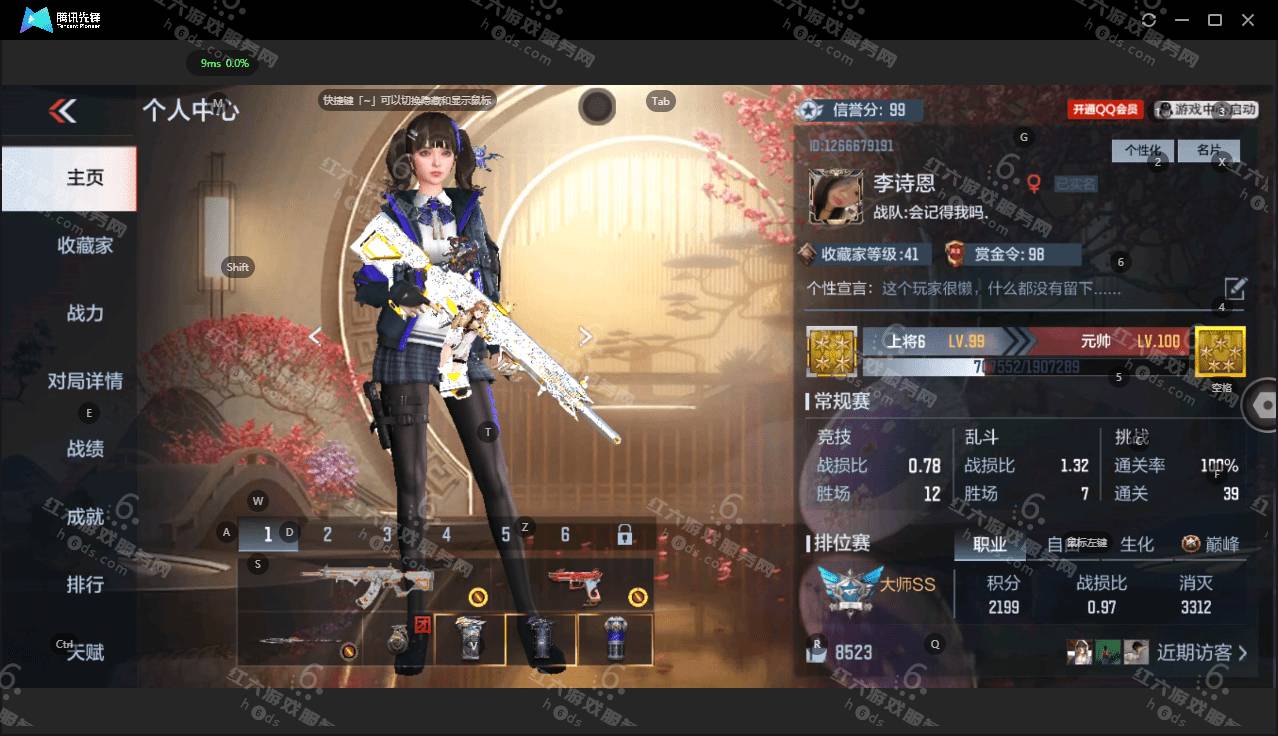Switch ranked stats to 生化 tab

coord(1137,544)
